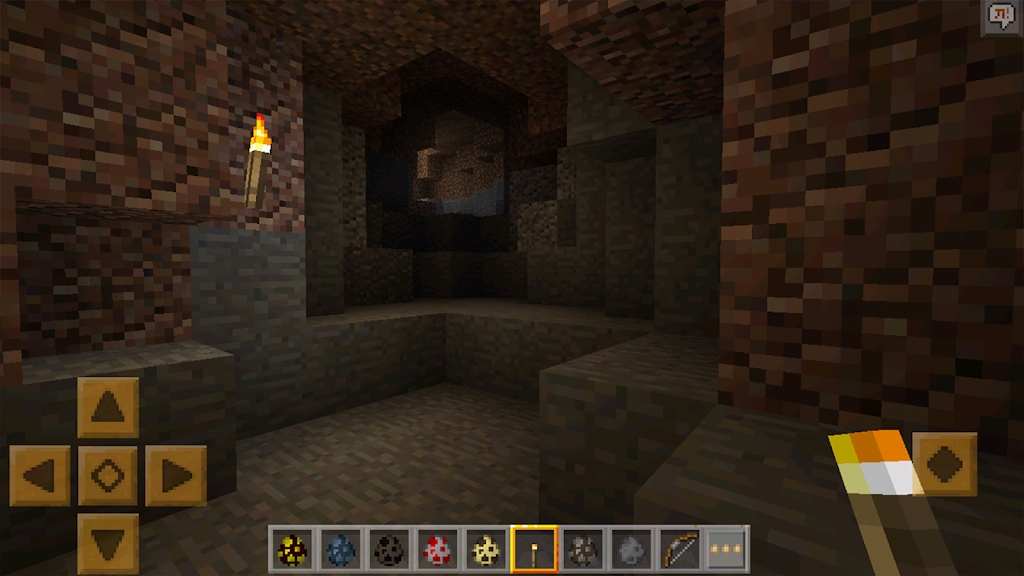
Task: Select the blue spawn egg slot
Action: [x=341, y=549]
